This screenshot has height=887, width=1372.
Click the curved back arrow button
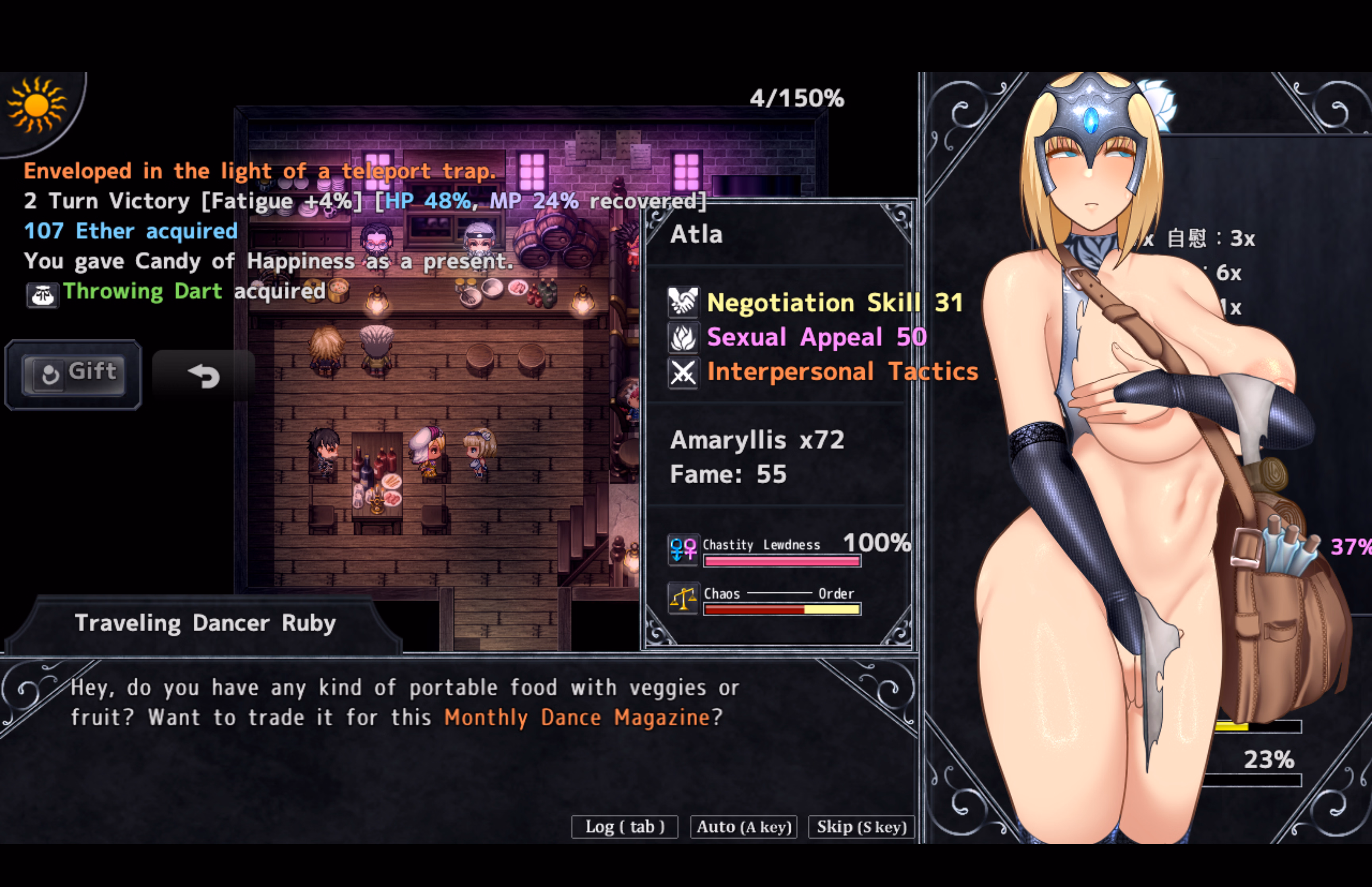click(204, 376)
